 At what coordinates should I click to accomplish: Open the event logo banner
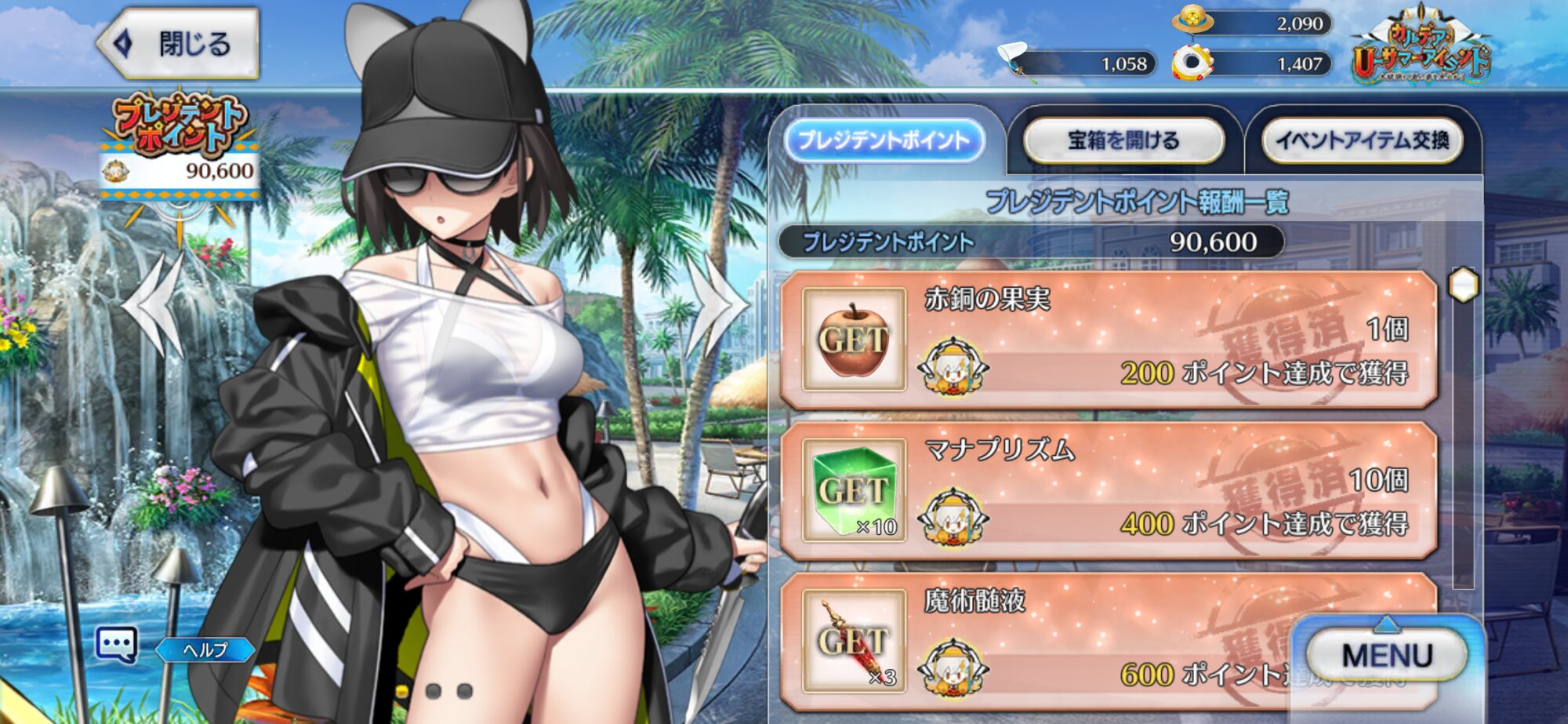tap(1420, 47)
